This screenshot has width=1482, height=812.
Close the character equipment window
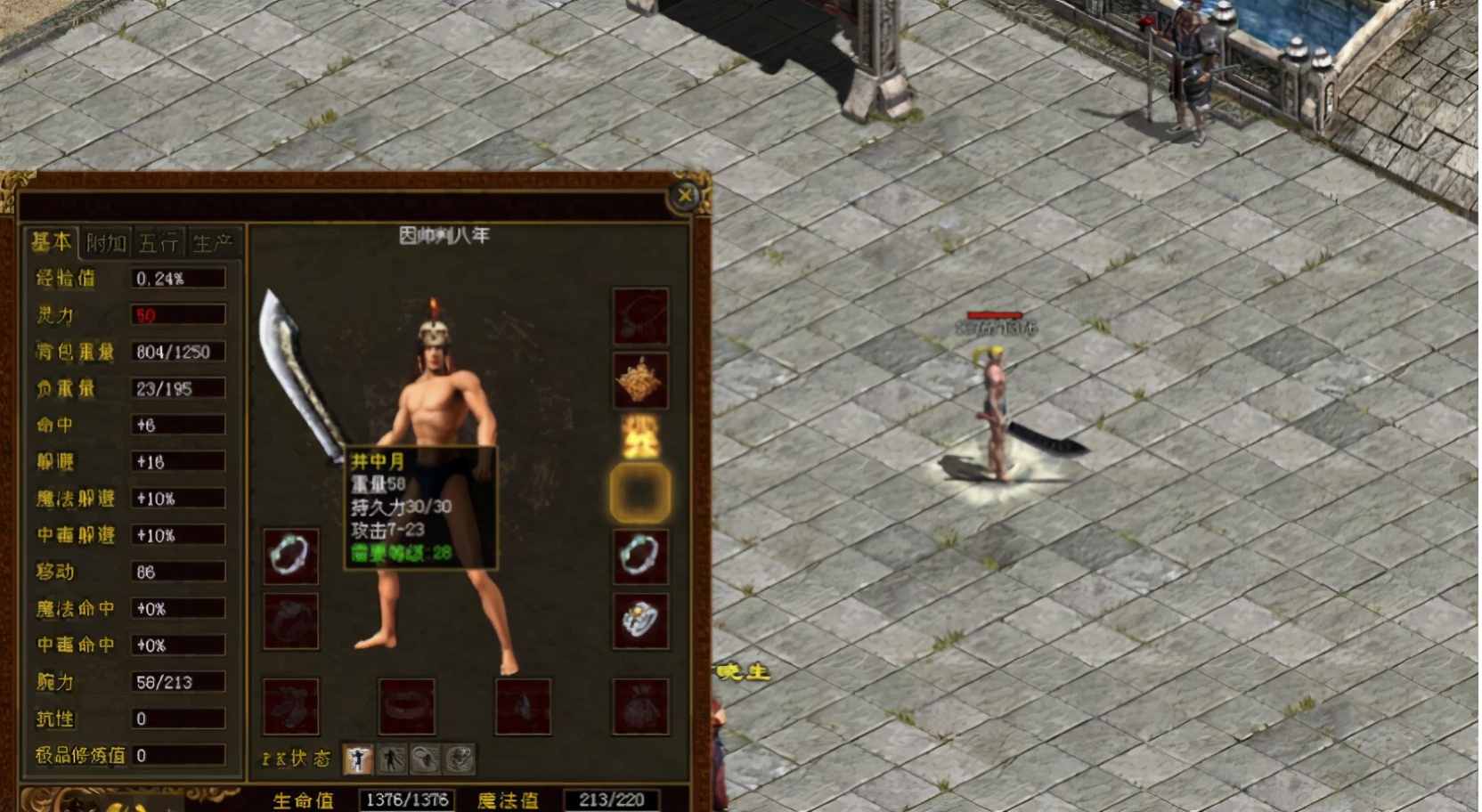pos(685,195)
